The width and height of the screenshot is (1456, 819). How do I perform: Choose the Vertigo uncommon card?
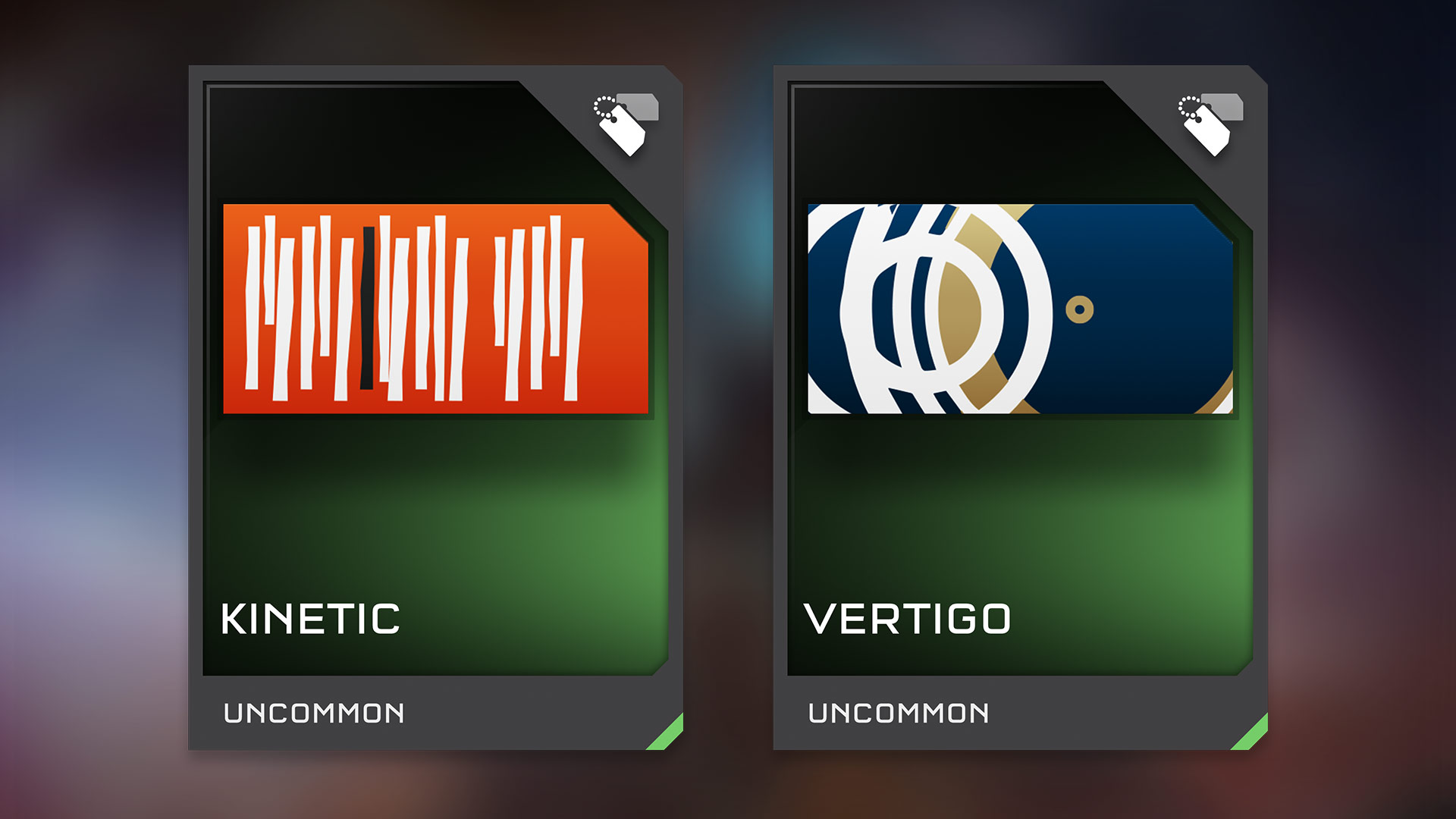pos(1020,408)
